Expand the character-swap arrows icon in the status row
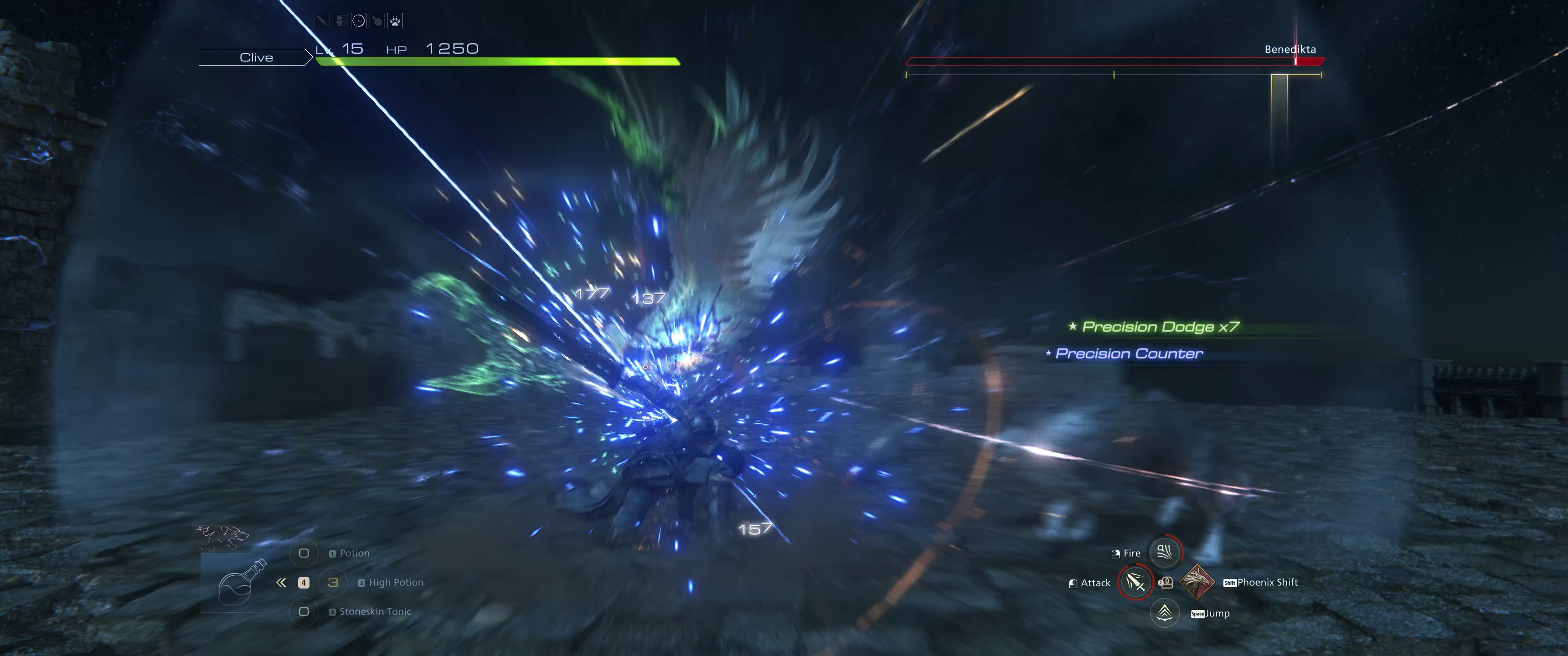This screenshot has height=656, width=1568. pyautogui.click(x=340, y=20)
